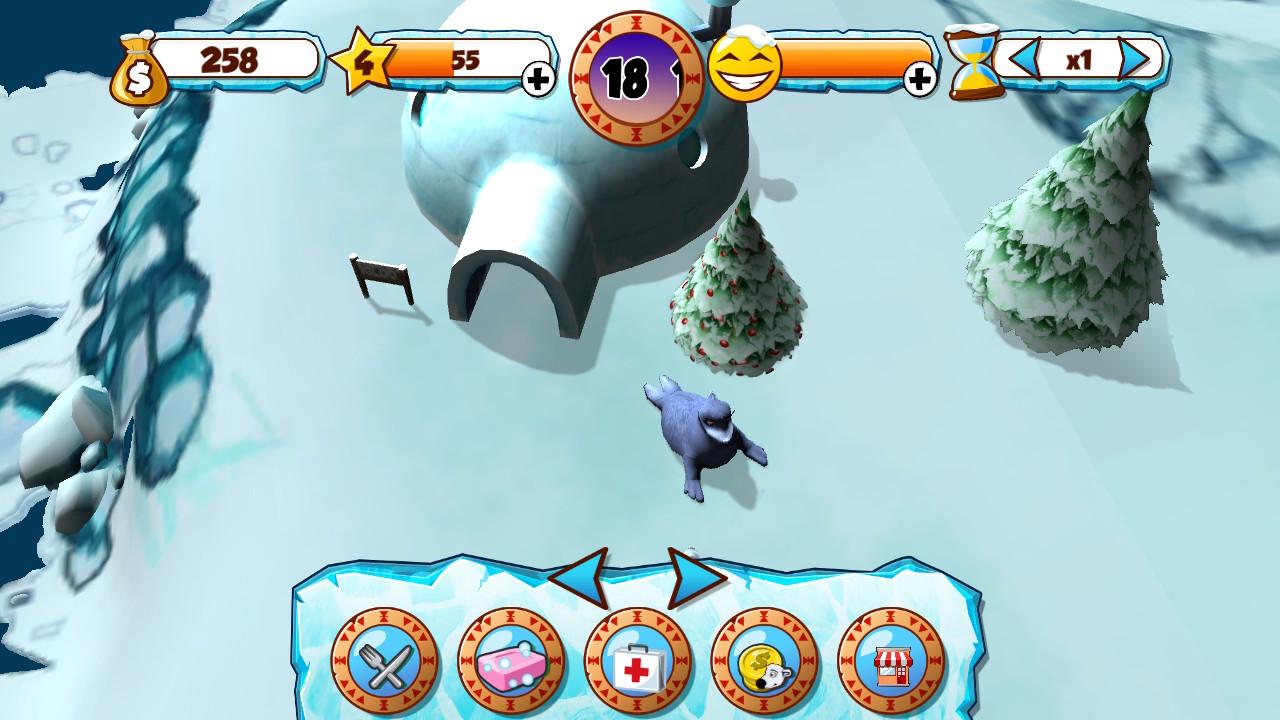Screen dimensions: 1280x720
Task: Click the right chevron beside x1 multiplier
Action: point(1135,61)
